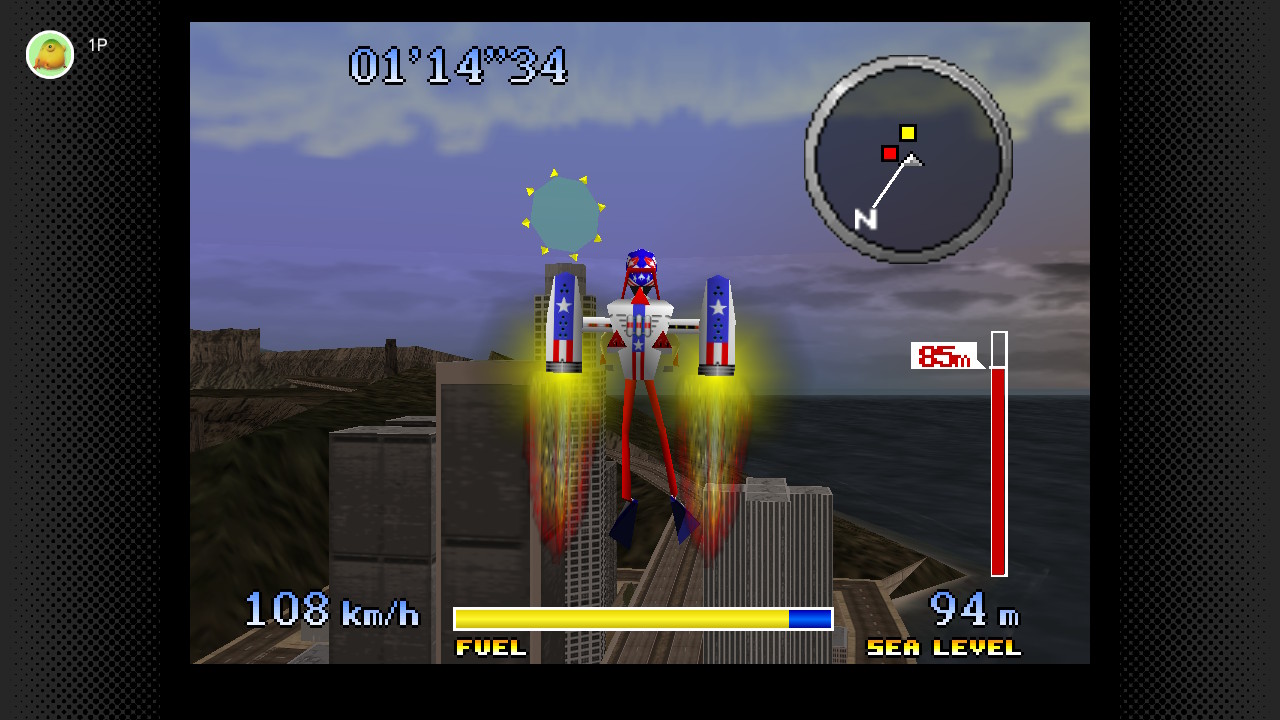Click the player one frog avatar
This screenshot has height=720, width=1280.
pyautogui.click(x=50, y=54)
